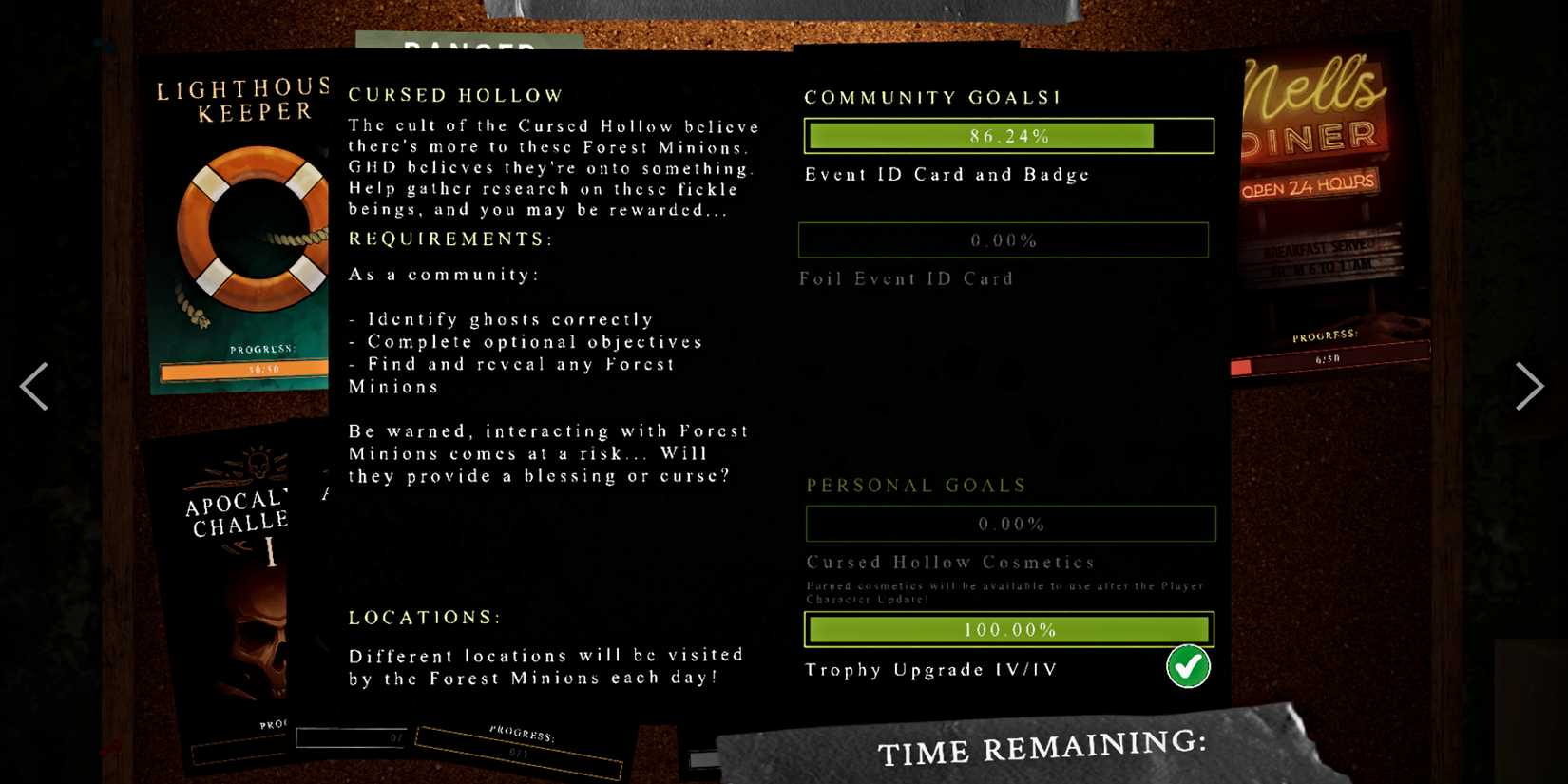This screenshot has width=1568, height=784.
Task: Select the Personal Goals section header
Action: [915, 485]
